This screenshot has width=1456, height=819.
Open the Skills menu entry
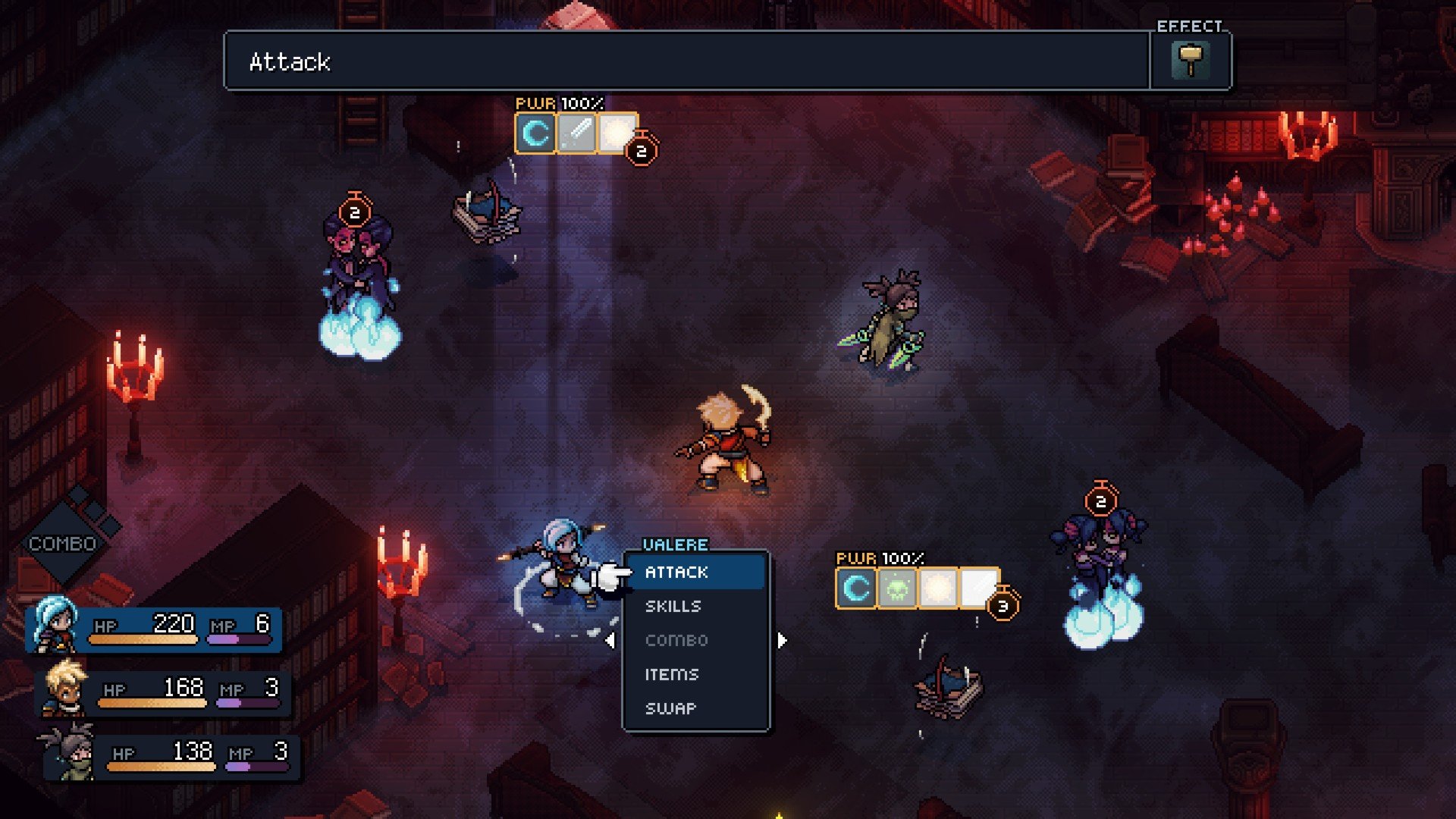click(673, 607)
